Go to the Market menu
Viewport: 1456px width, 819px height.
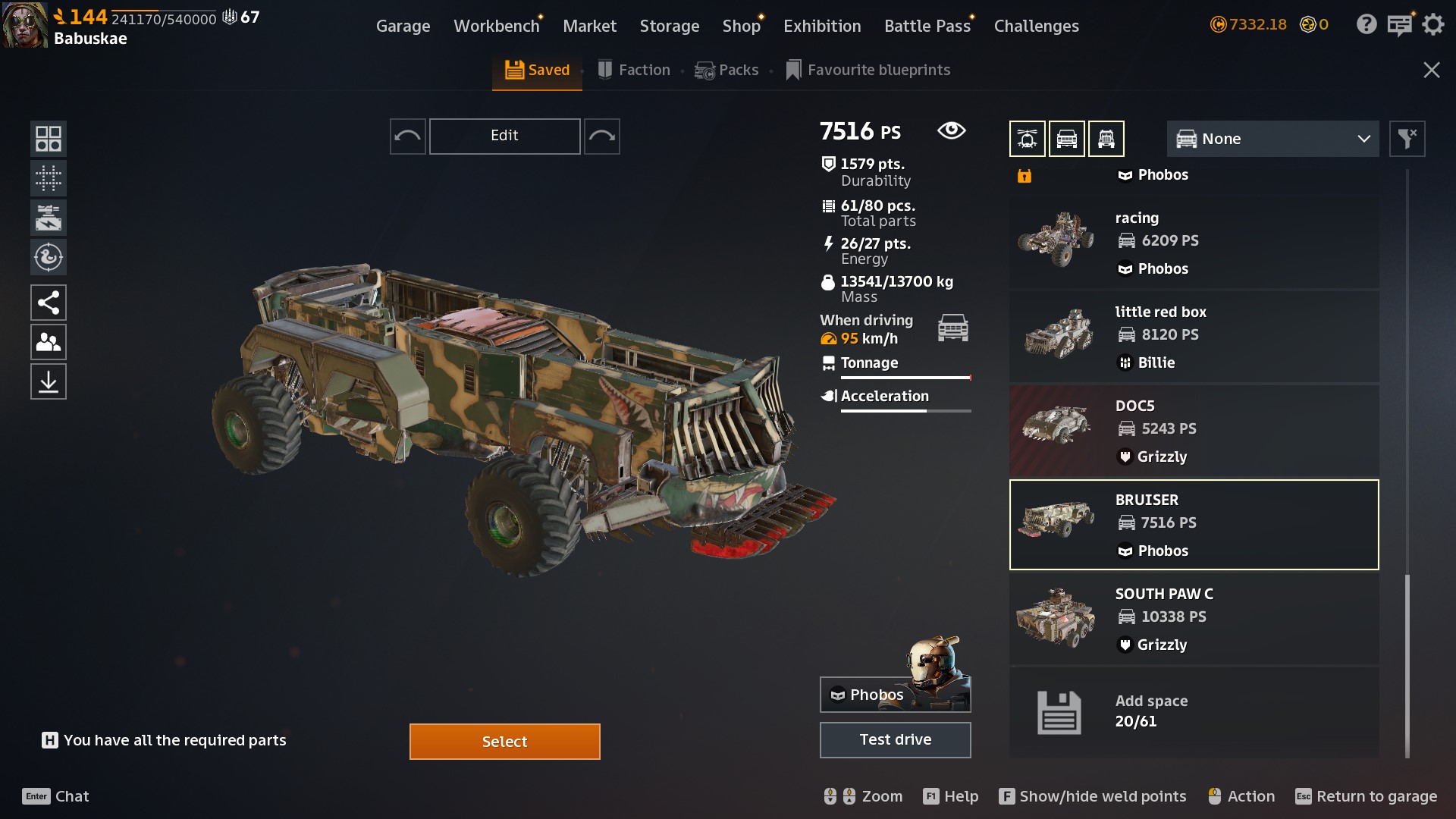point(589,26)
